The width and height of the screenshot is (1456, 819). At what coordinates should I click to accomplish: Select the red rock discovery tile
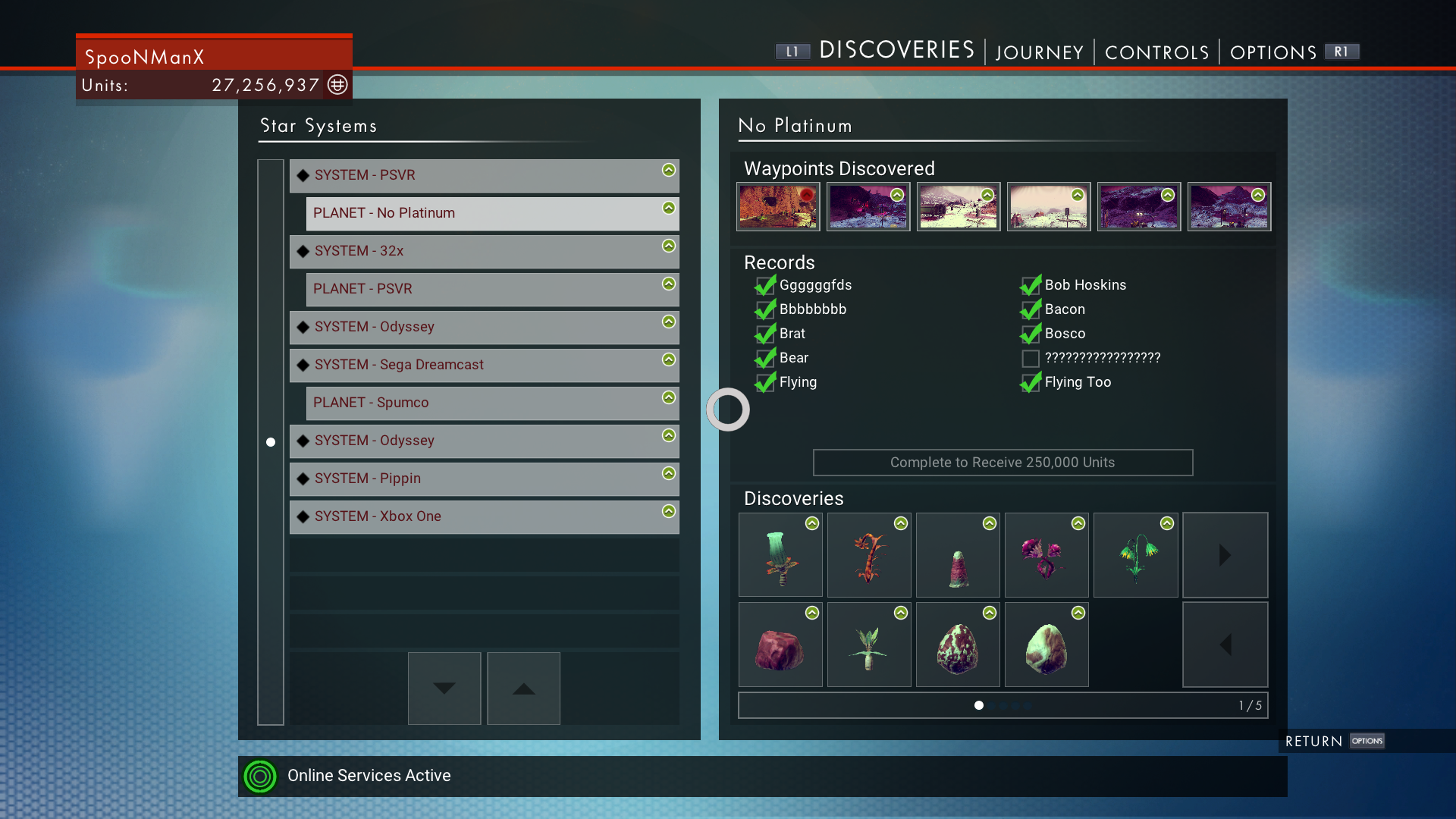pos(780,645)
